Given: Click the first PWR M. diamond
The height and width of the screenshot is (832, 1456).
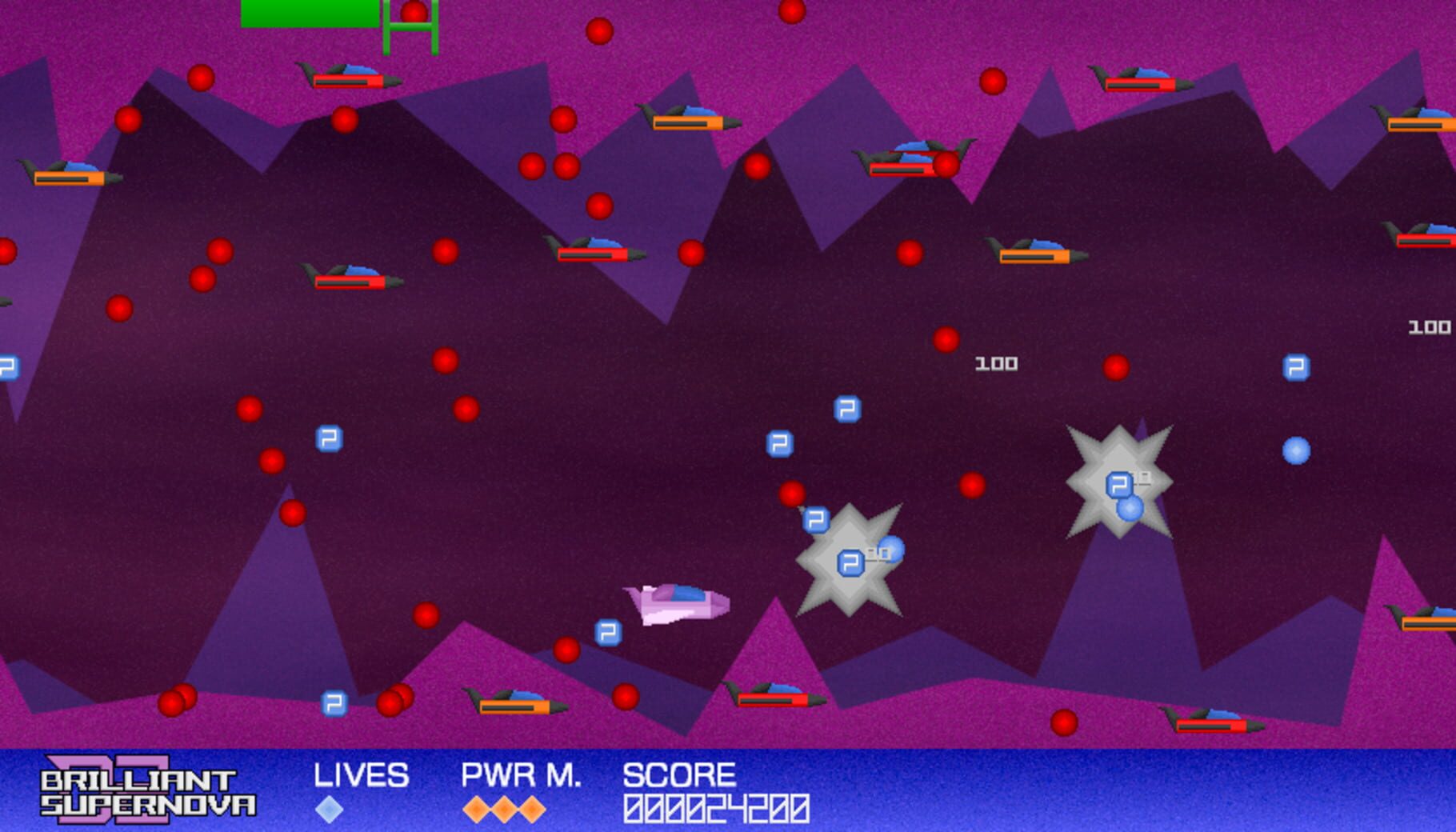Looking at the screenshot, I should 477,809.
